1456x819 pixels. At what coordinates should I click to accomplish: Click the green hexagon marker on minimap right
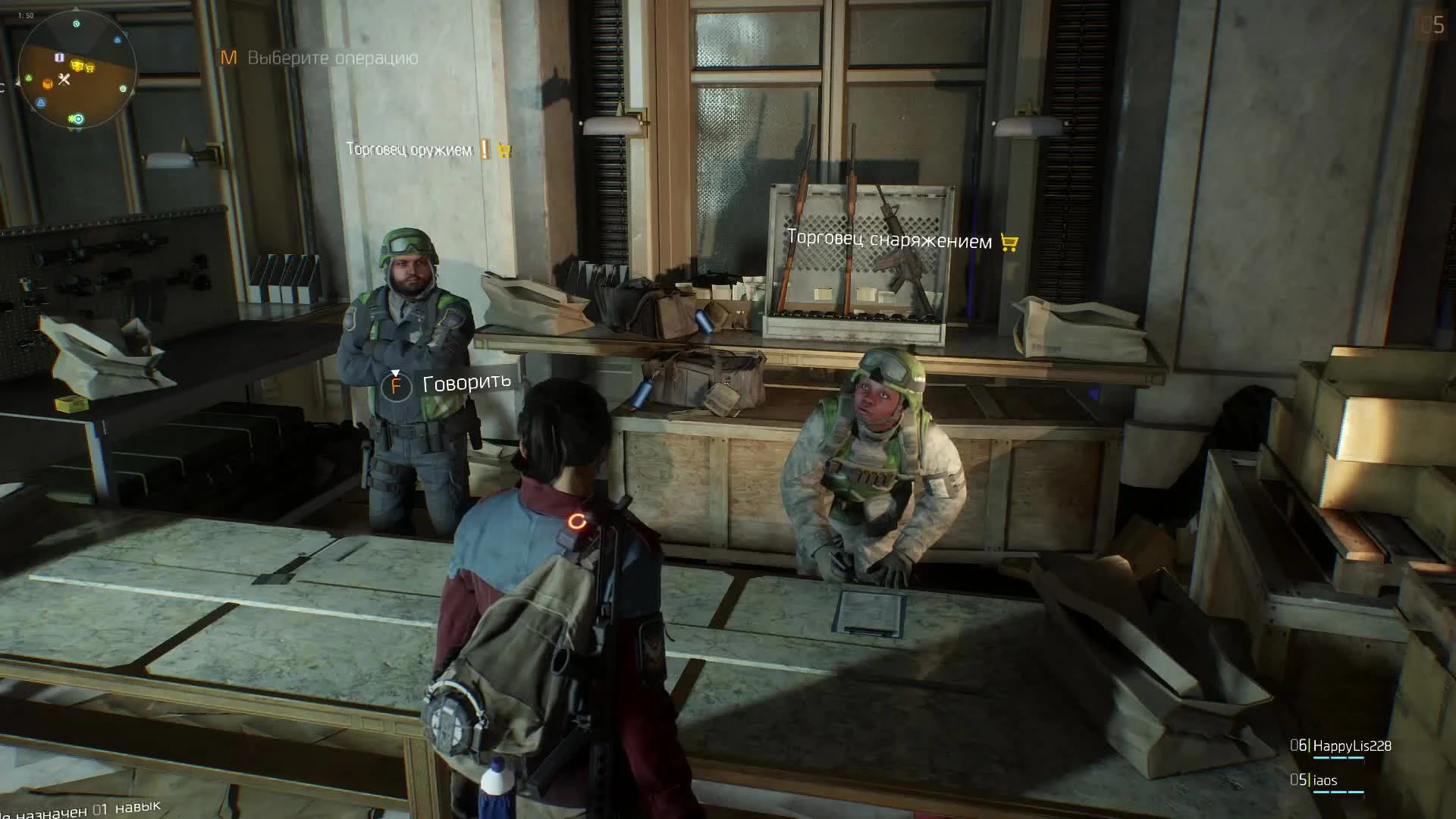point(123,89)
